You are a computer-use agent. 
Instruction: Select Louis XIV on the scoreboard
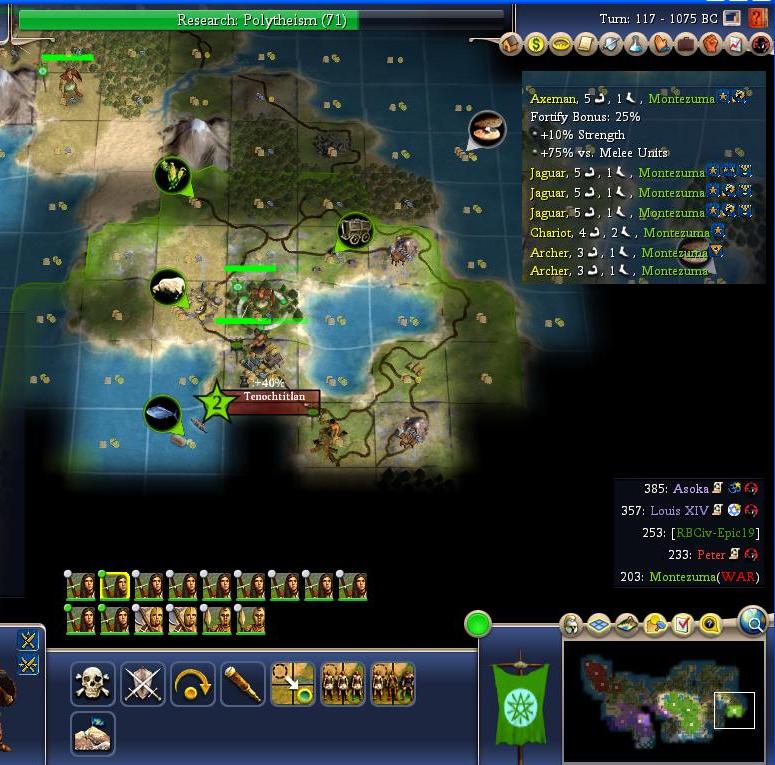pyautogui.click(x=681, y=510)
